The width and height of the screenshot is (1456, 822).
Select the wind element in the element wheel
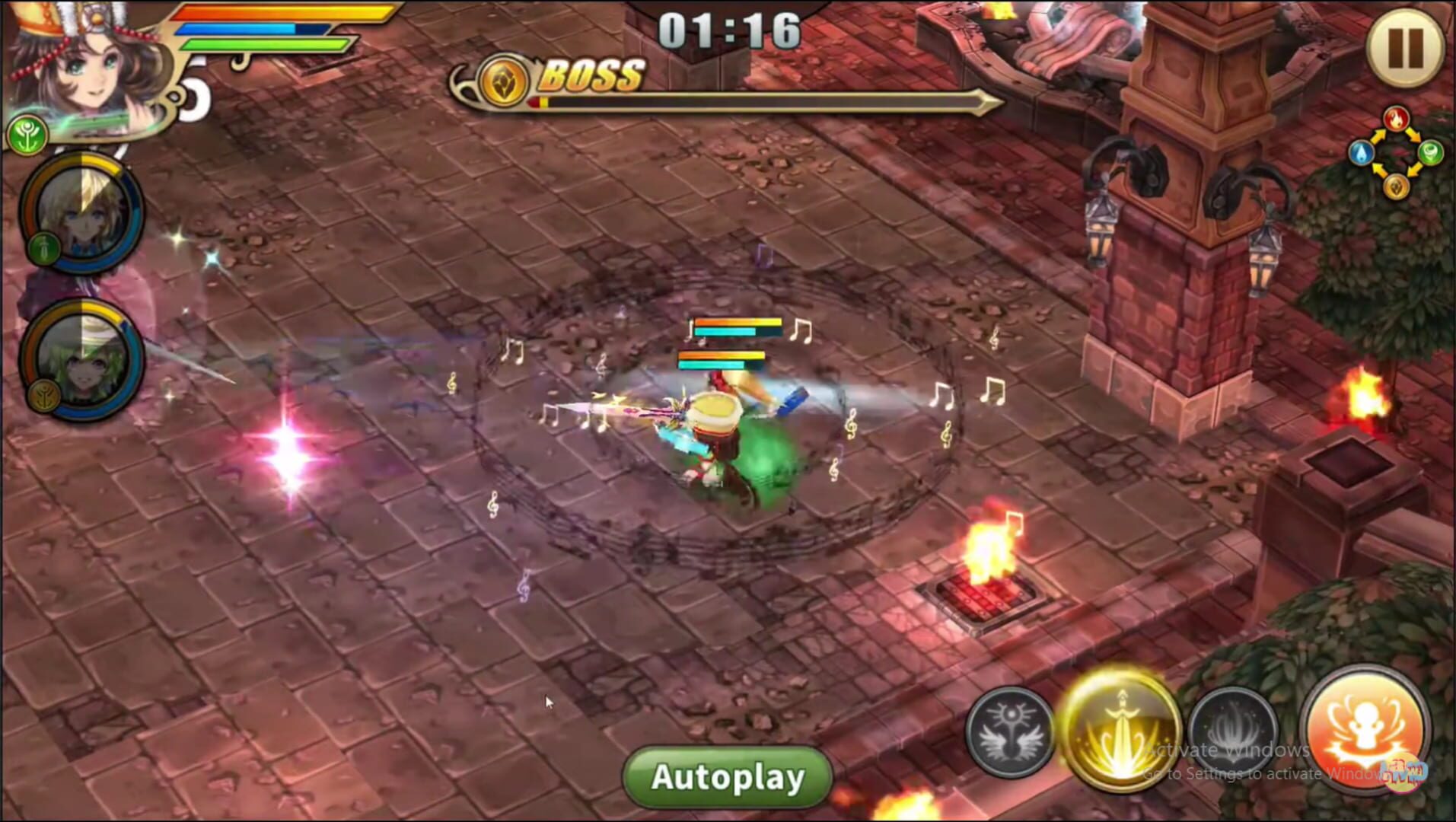pyautogui.click(x=1431, y=152)
